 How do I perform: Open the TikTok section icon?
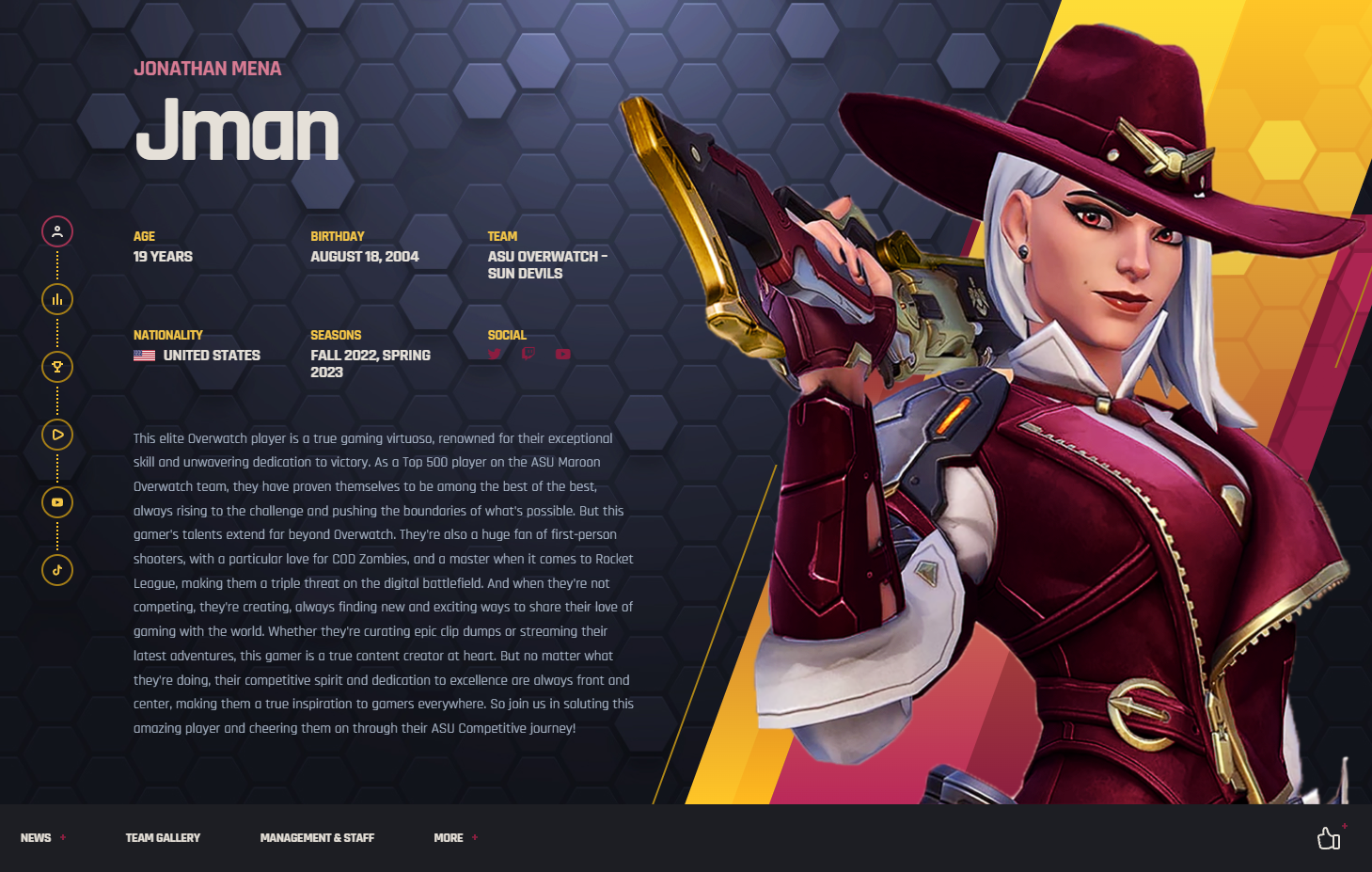pos(57,570)
